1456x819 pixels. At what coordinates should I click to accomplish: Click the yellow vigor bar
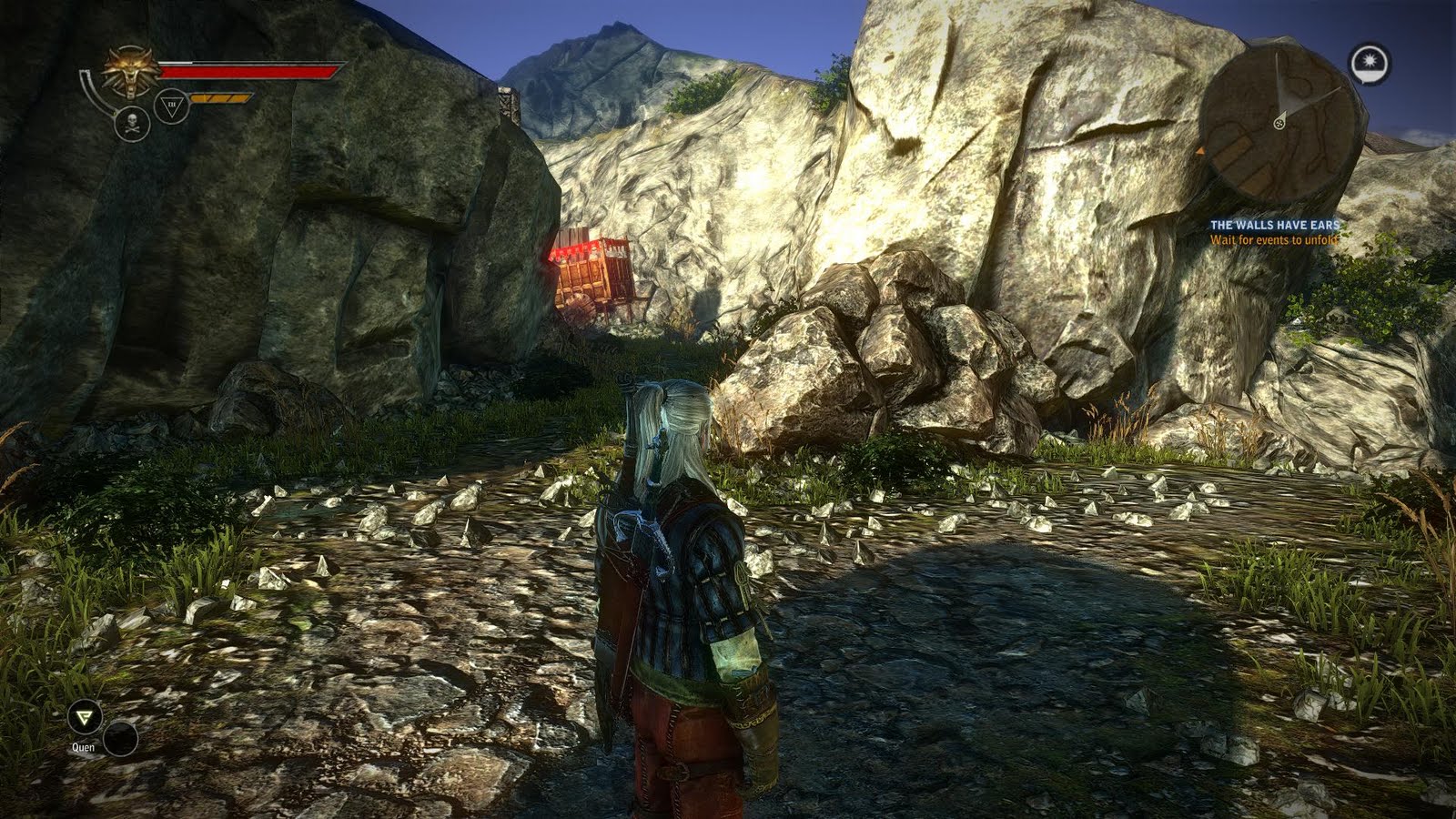(x=219, y=96)
